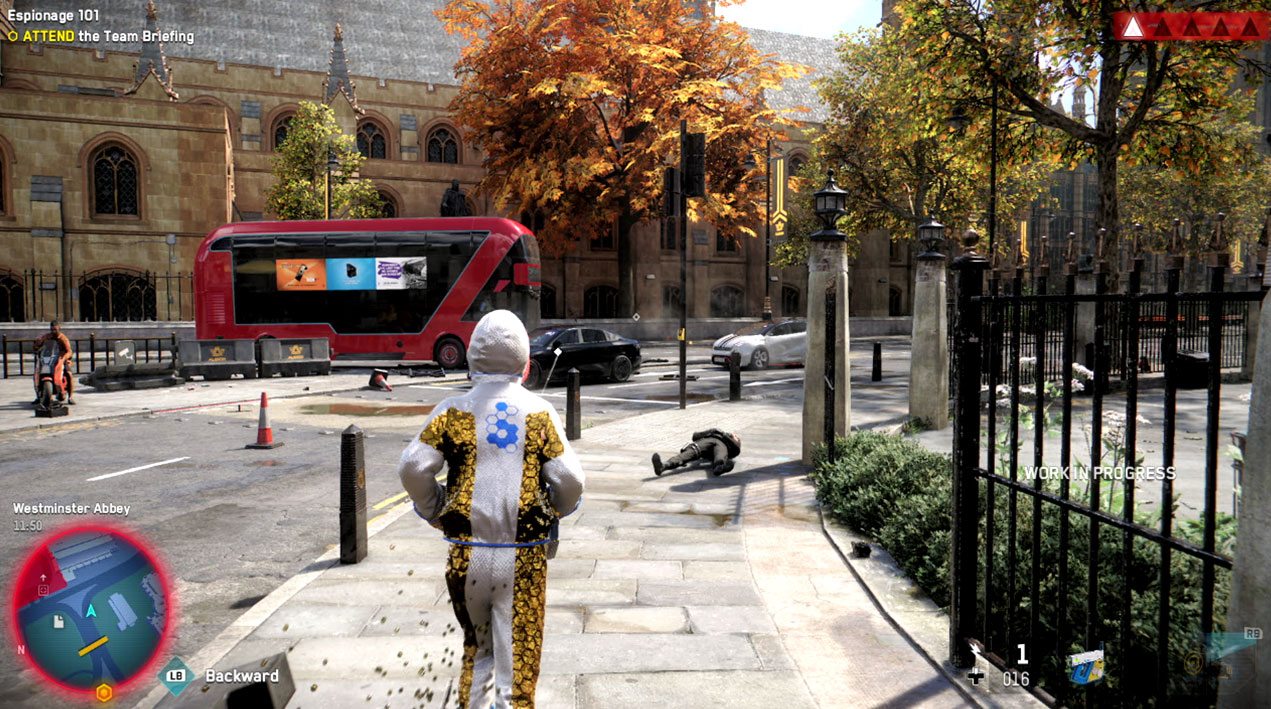
Task: Click the orange hexagon marker below minimap
Action: point(103,692)
